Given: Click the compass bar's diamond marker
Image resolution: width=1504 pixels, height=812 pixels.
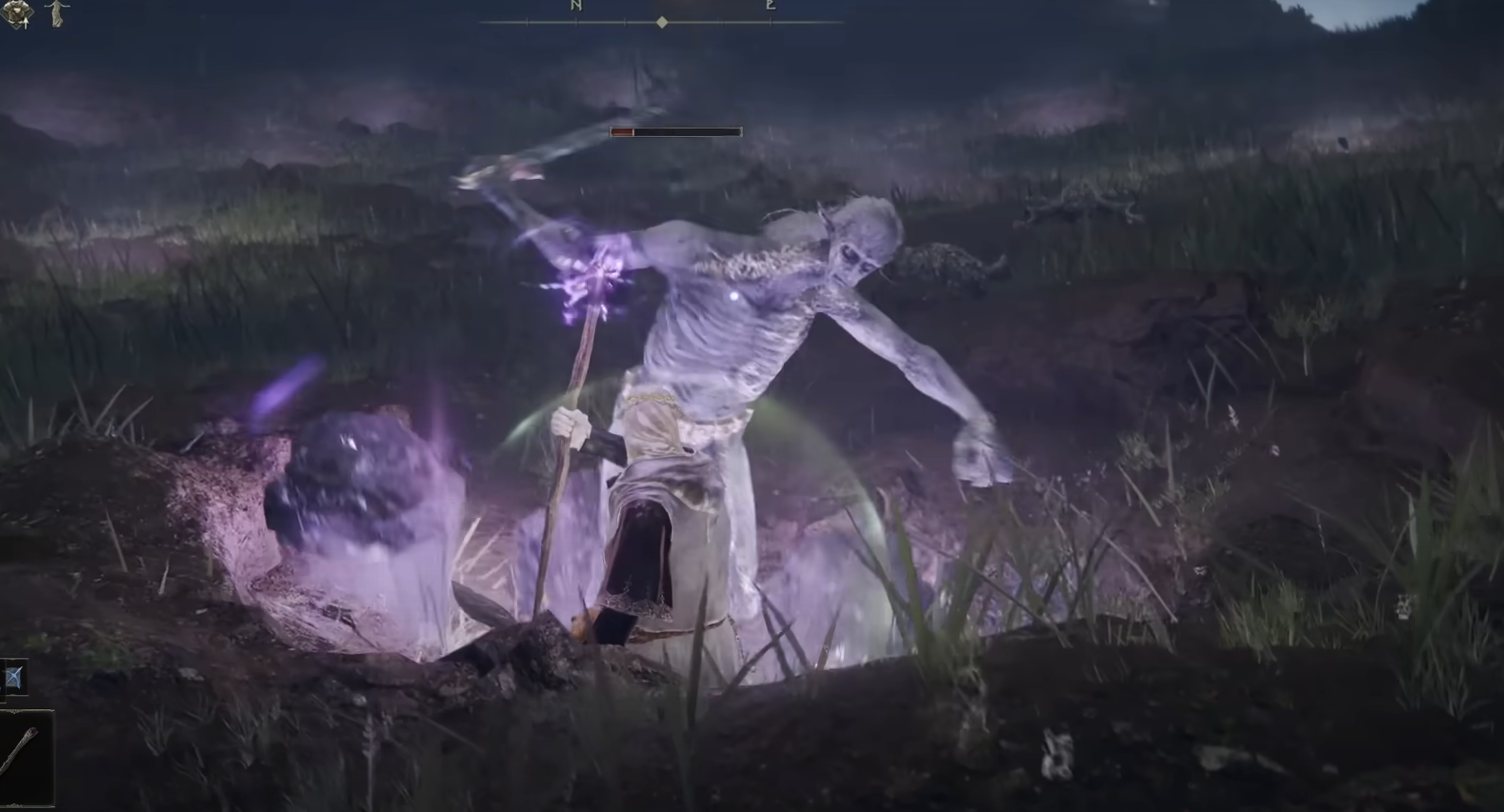Looking at the screenshot, I should click(x=662, y=22).
